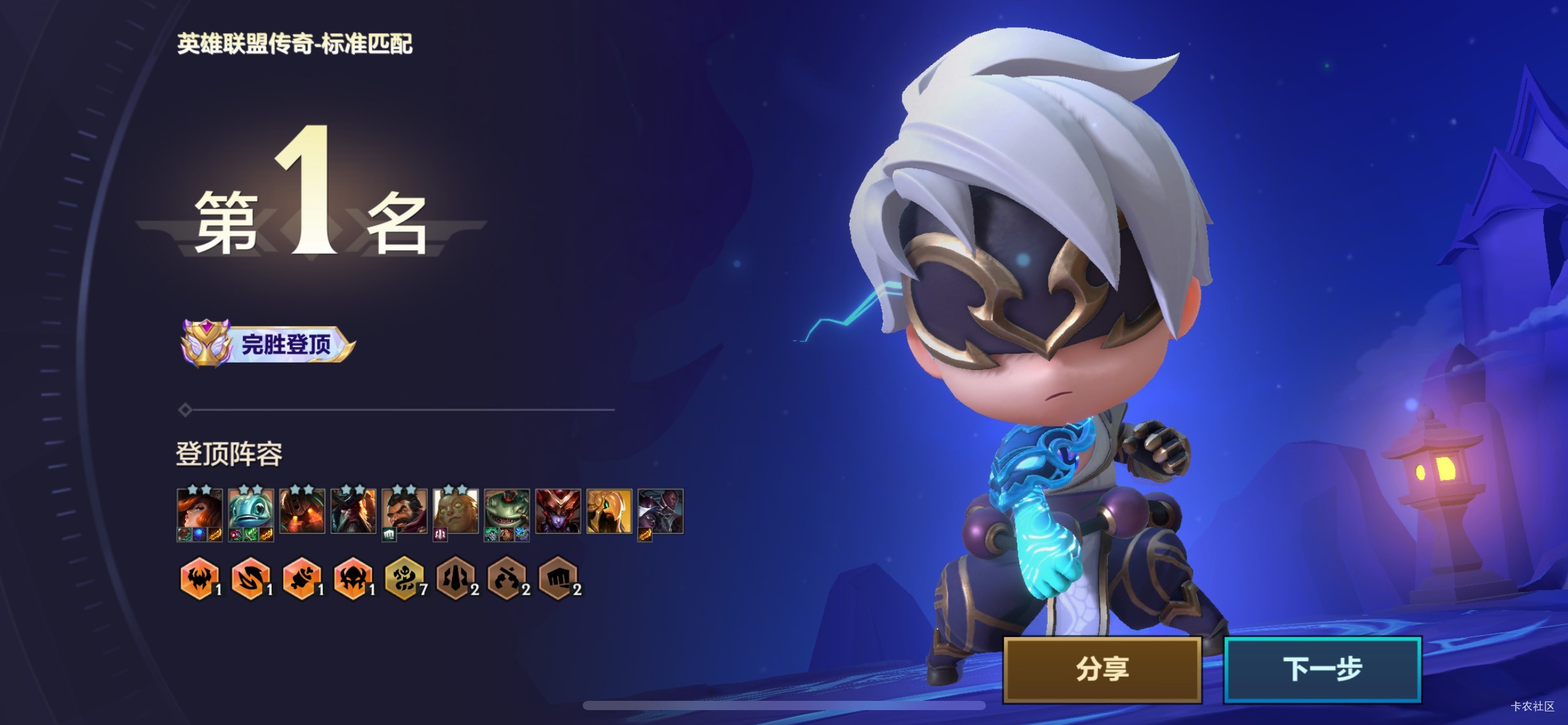Select the red-horned Shyvana portrait
Screen dimensions: 1568x725
click(558, 511)
